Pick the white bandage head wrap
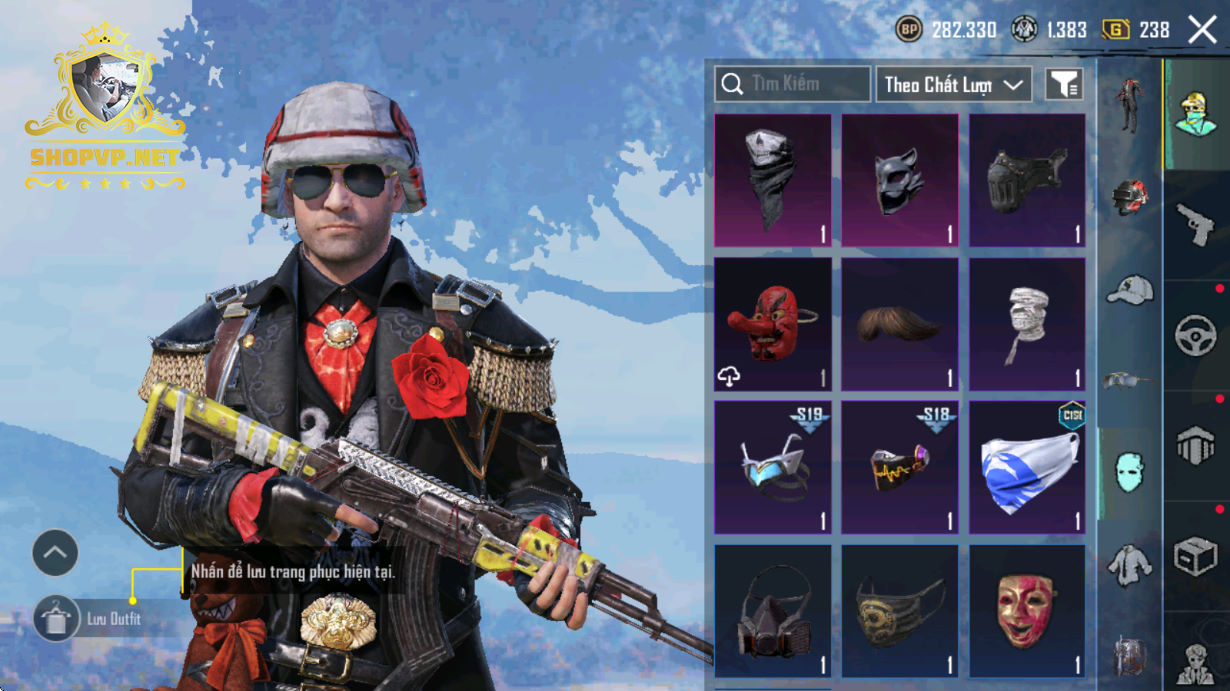The image size is (1230, 691). click(1027, 324)
